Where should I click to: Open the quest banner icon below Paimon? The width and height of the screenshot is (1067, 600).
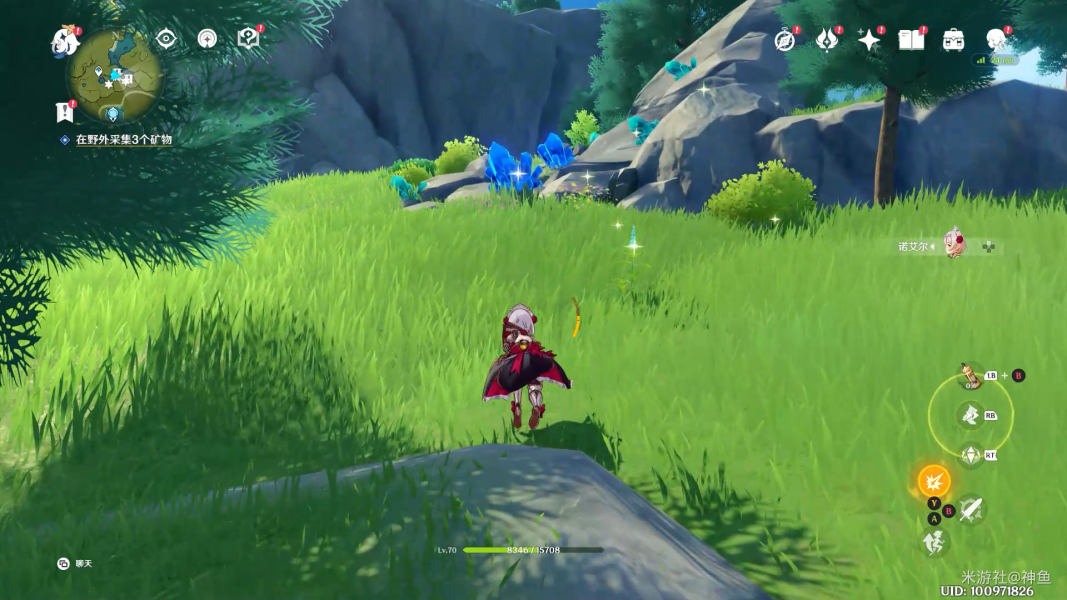pyautogui.click(x=65, y=111)
